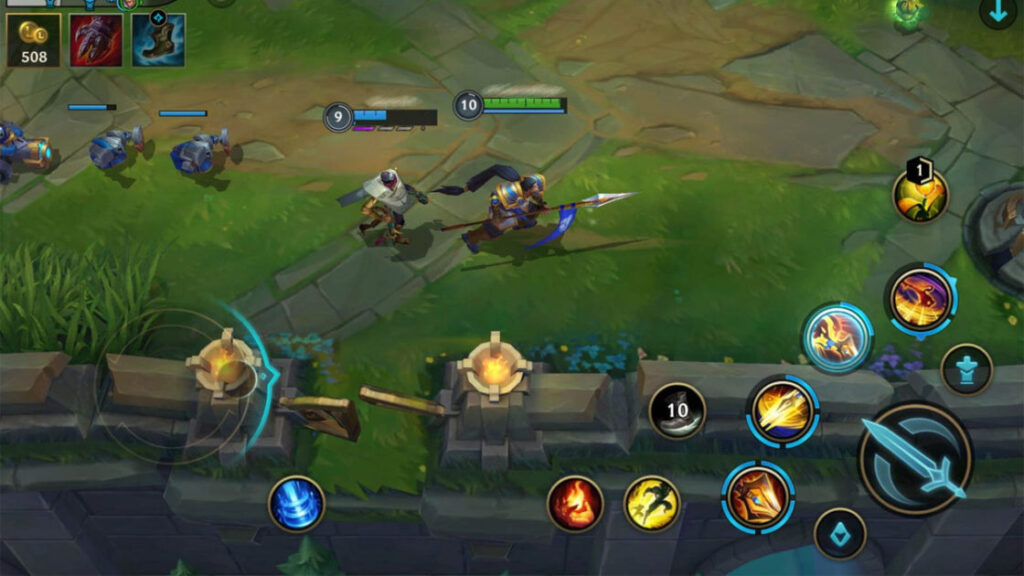Viewport: 1024px width, 576px height.
Task: Start recall with the blue swirl button
Action: click(x=297, y=503)
